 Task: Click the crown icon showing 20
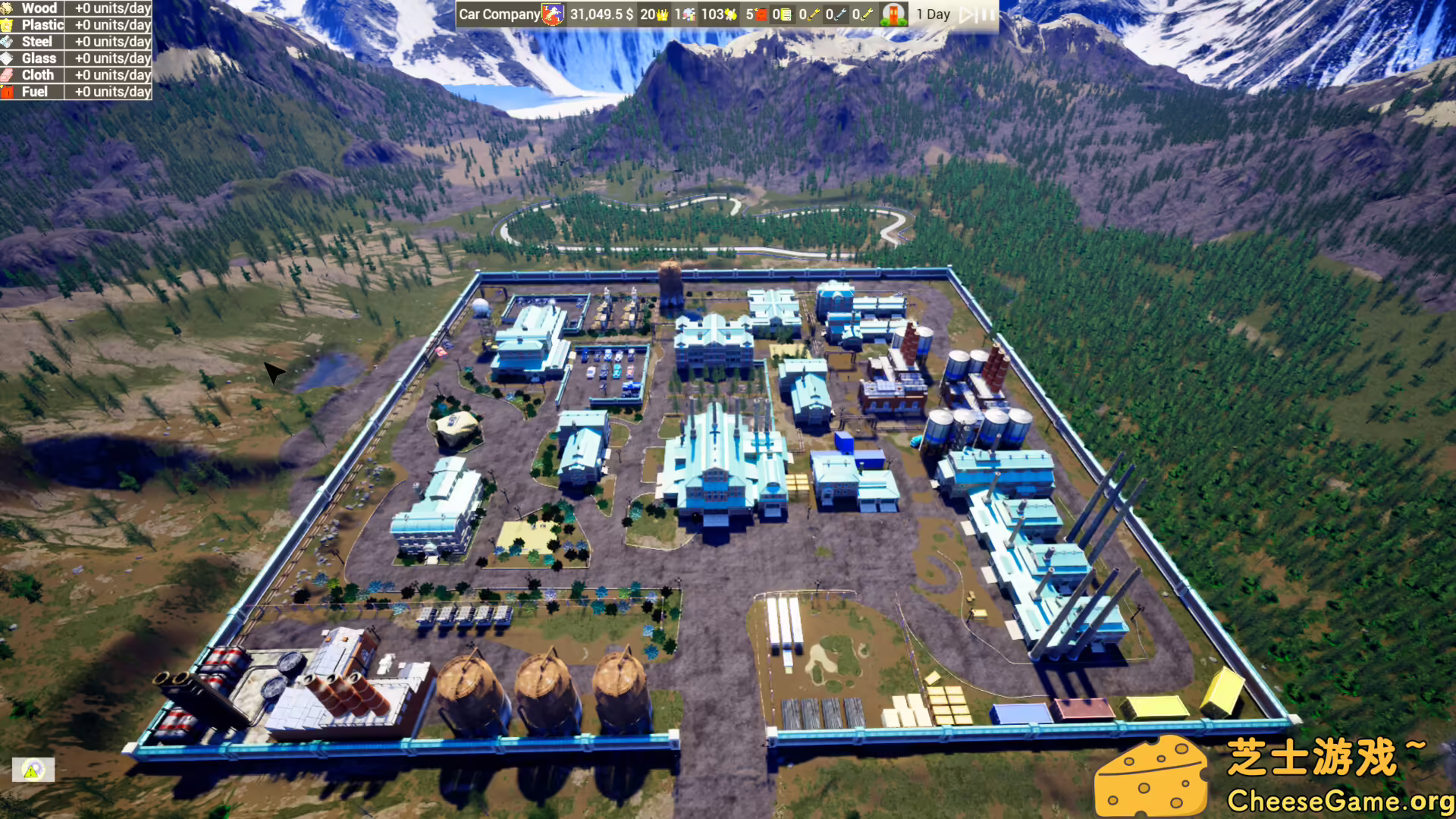point(664,14)
